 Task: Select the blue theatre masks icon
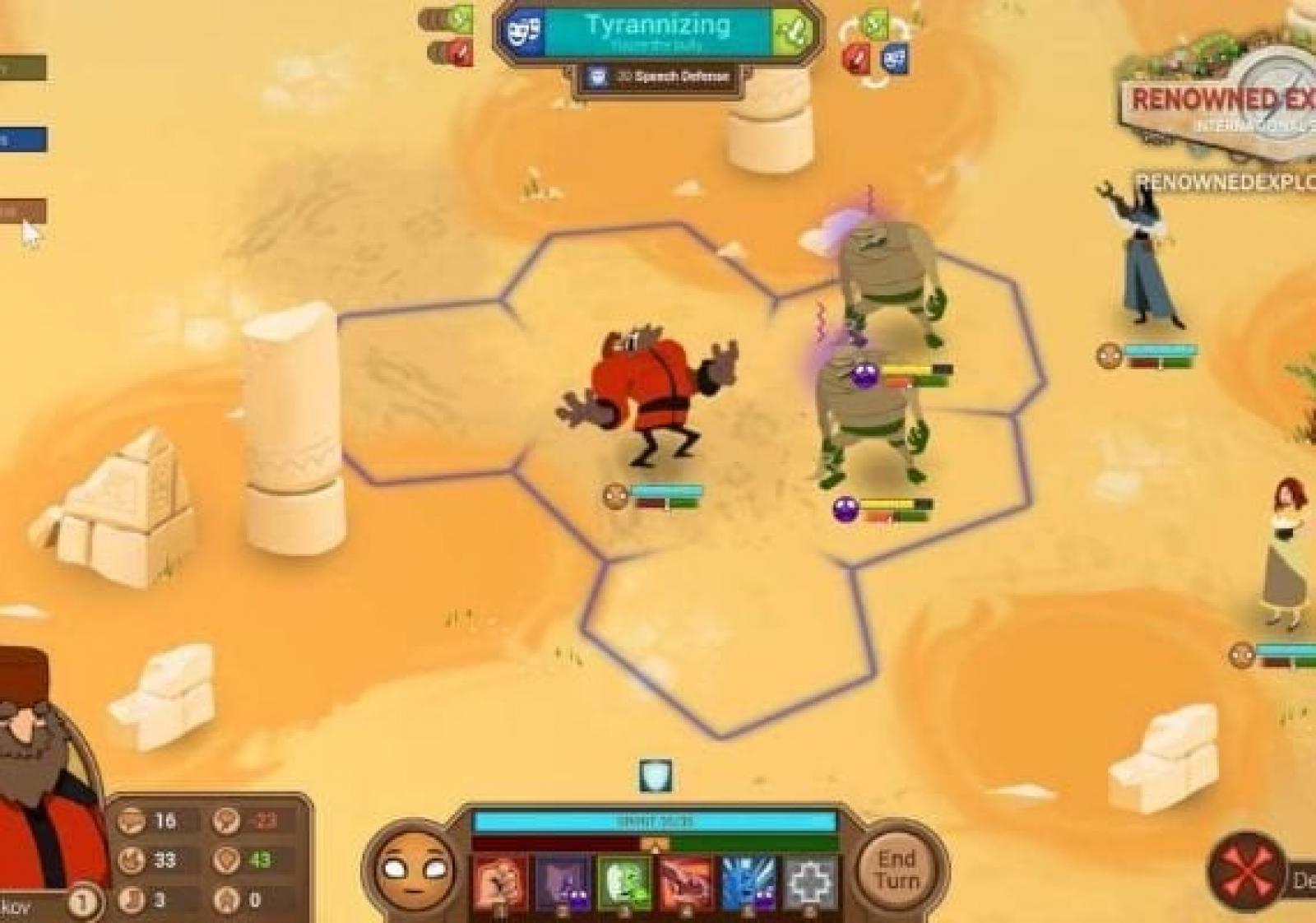524,32
